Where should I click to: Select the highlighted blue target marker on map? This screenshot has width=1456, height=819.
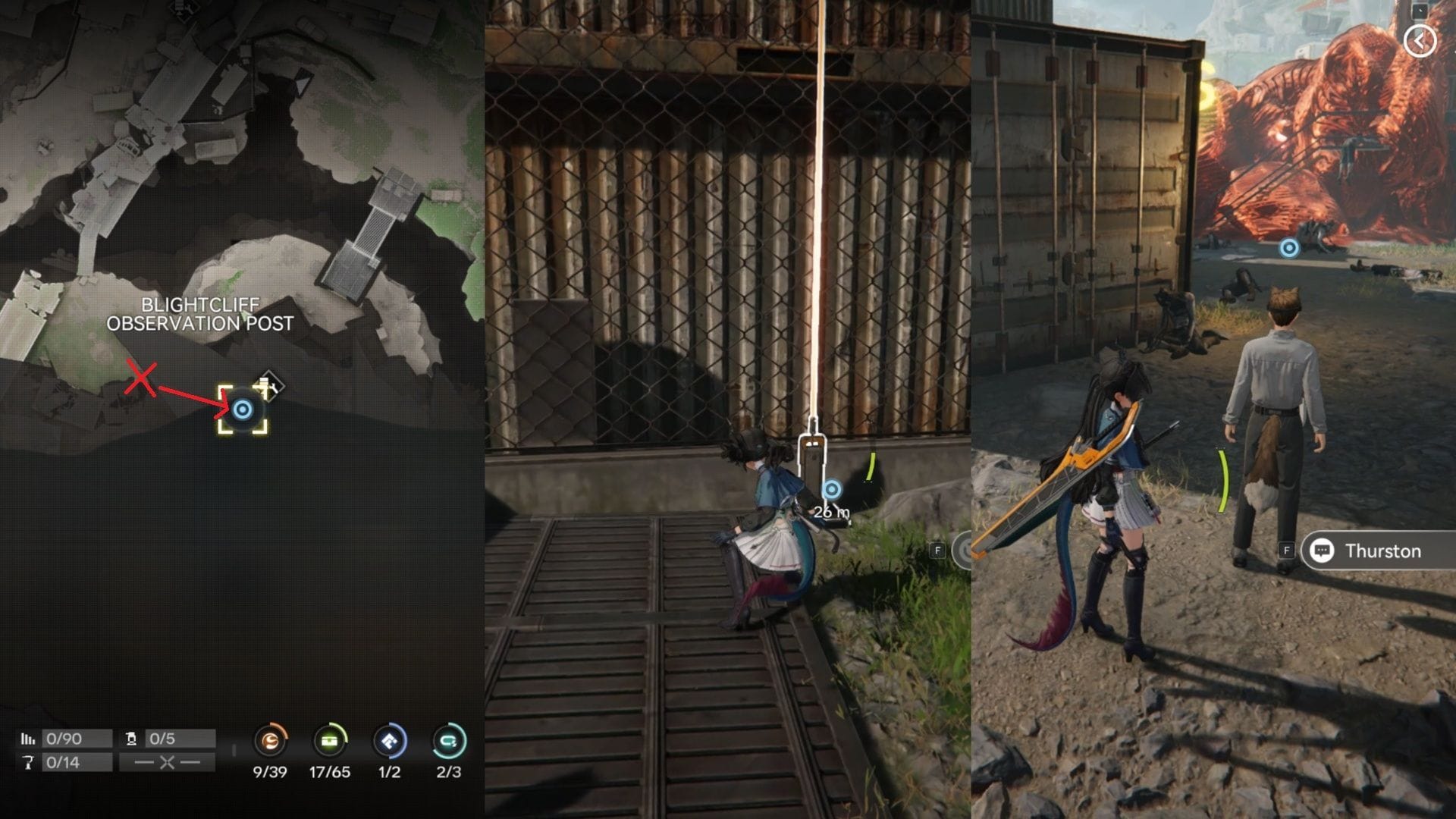pos(243,410)
